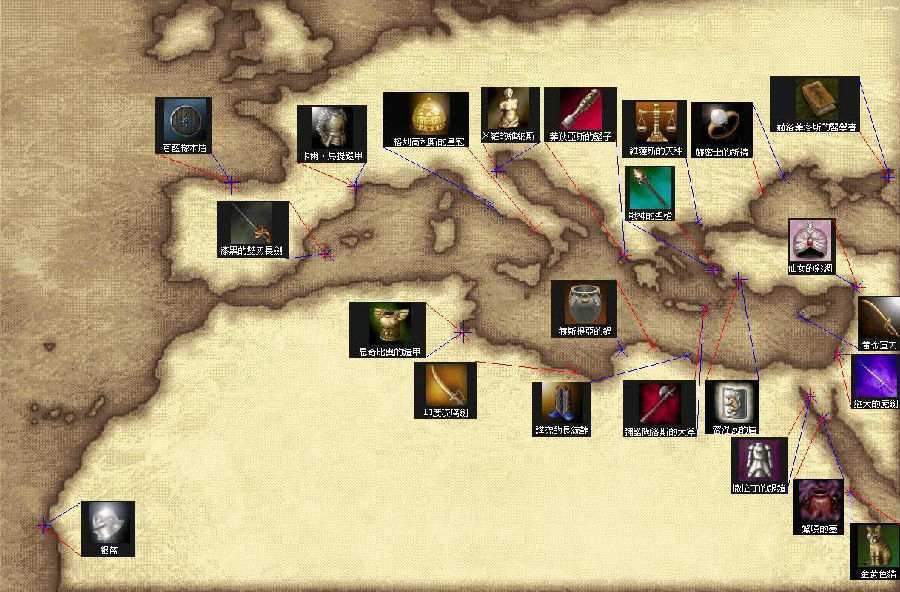Select the blue boots item thumbnail

(x=561, y=403)
